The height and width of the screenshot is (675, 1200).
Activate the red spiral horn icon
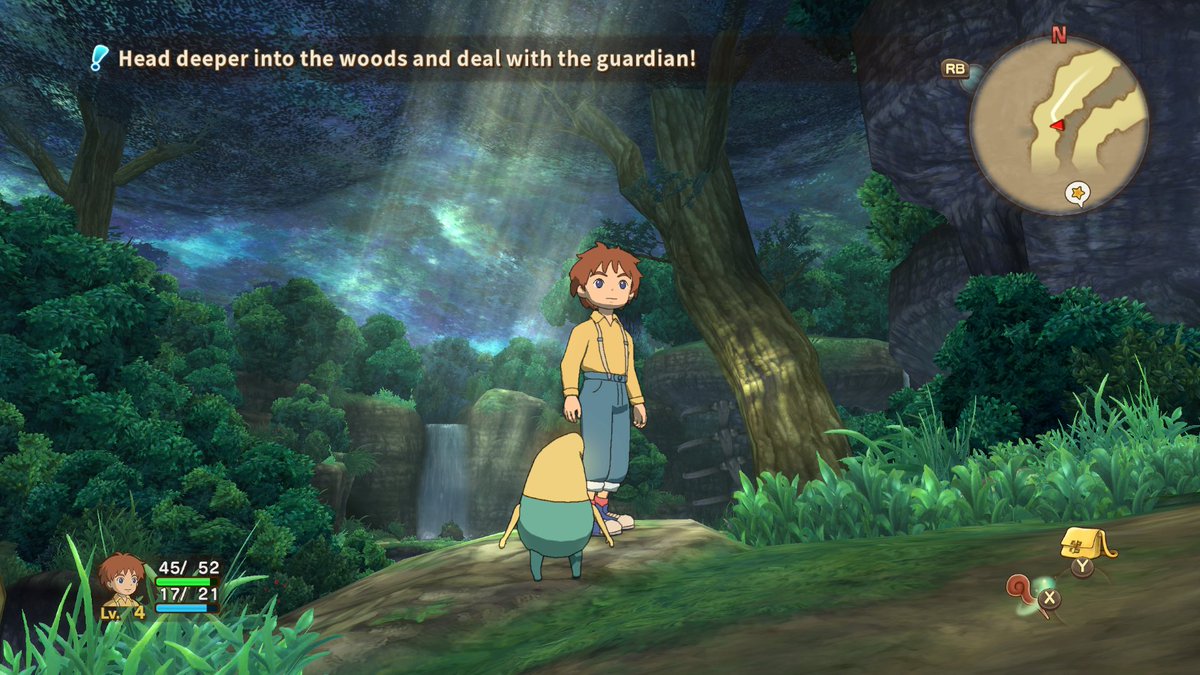click(1021, 588)
